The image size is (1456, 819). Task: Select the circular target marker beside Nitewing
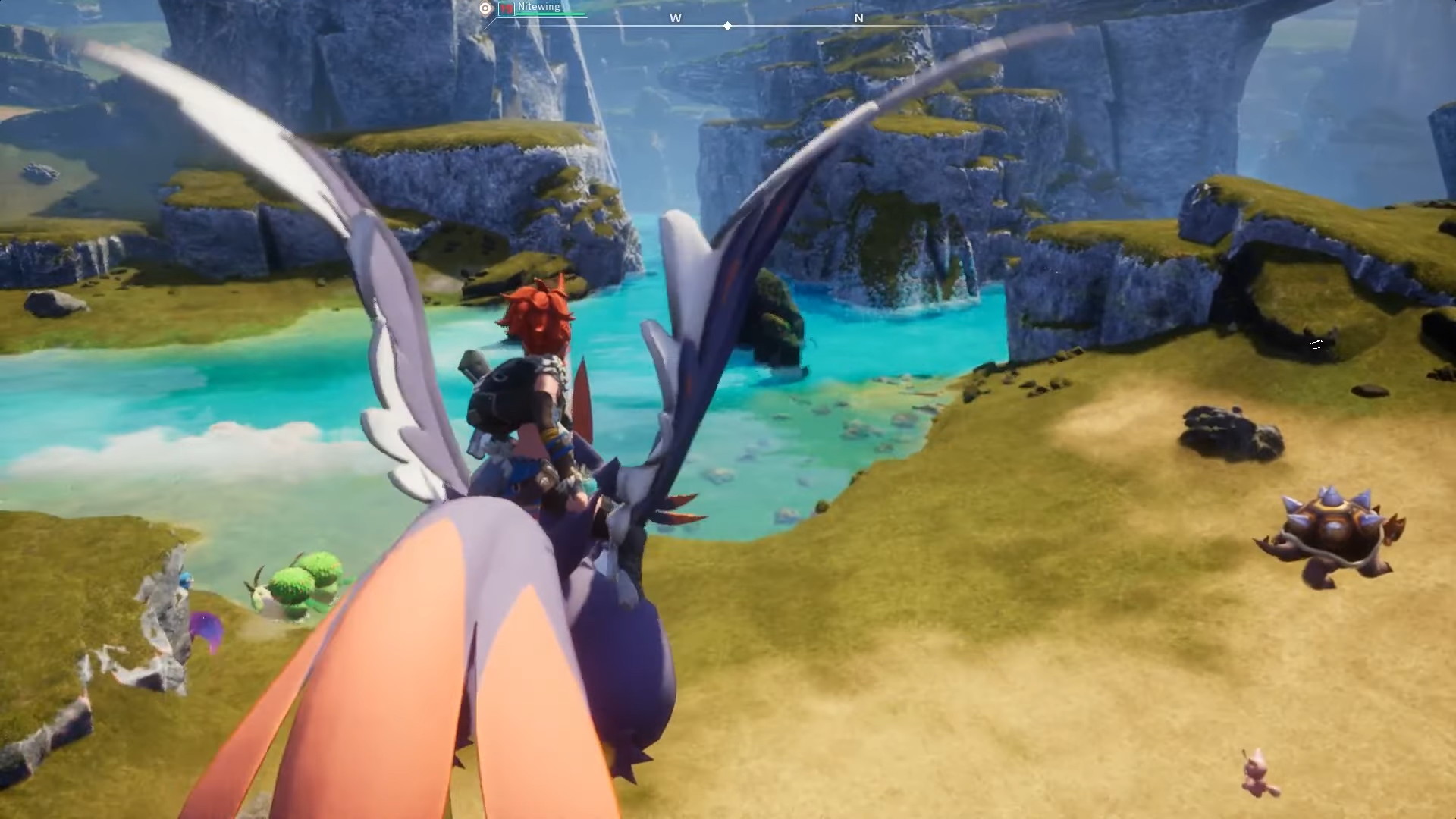[486, 8]
